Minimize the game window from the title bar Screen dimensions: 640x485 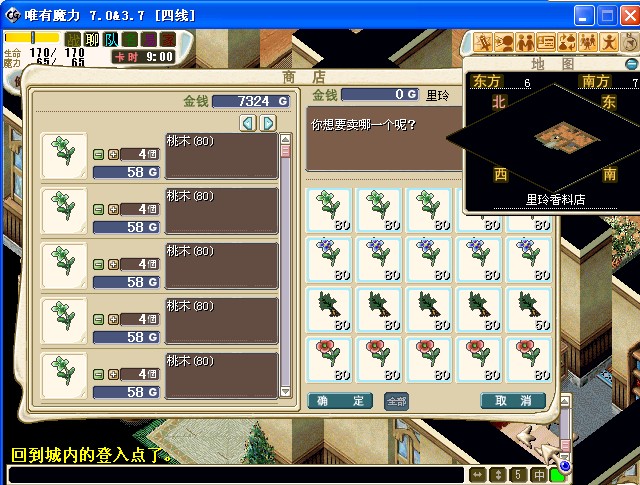coord(585,16)
